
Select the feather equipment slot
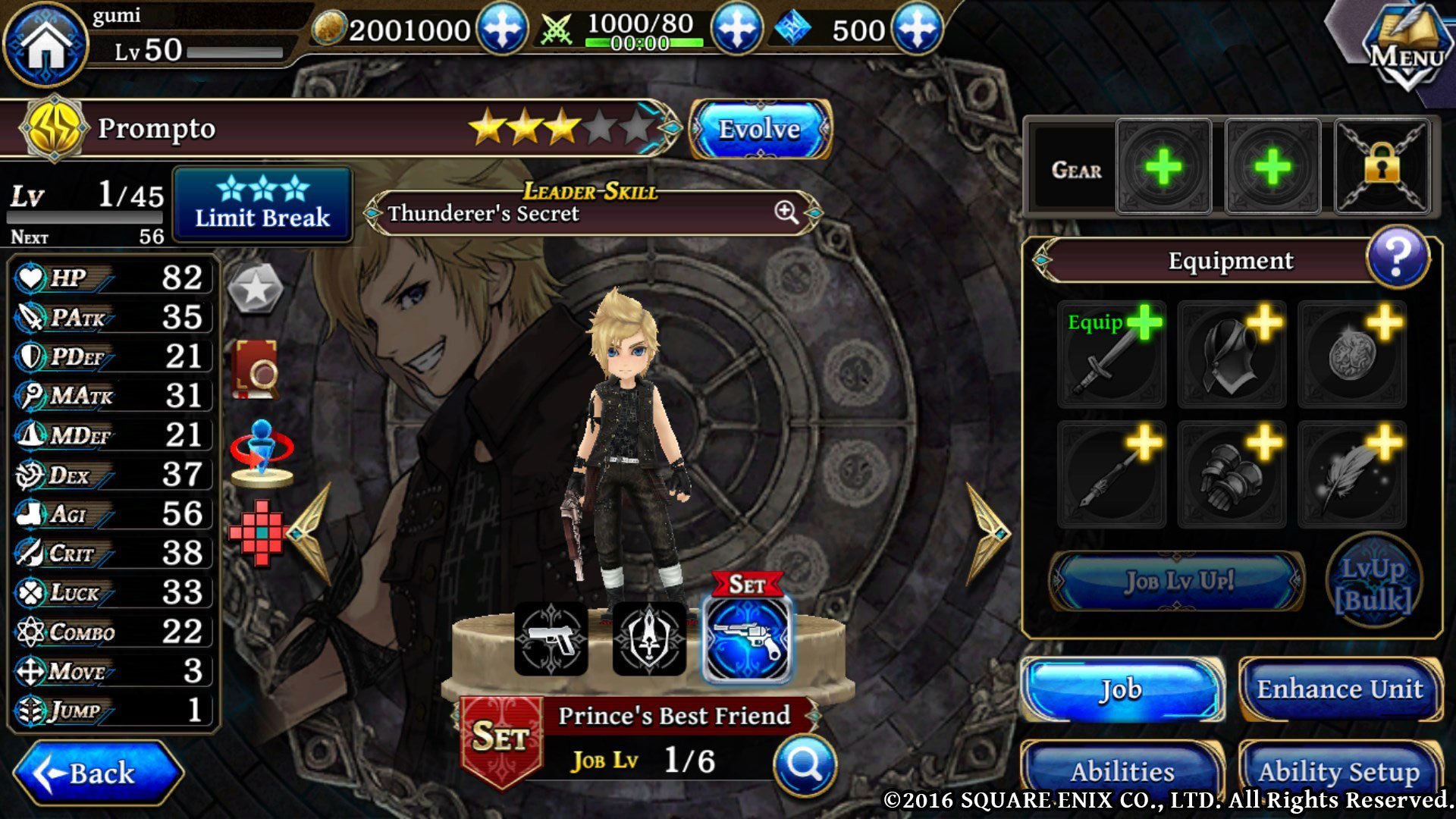tap(1351, 475)
